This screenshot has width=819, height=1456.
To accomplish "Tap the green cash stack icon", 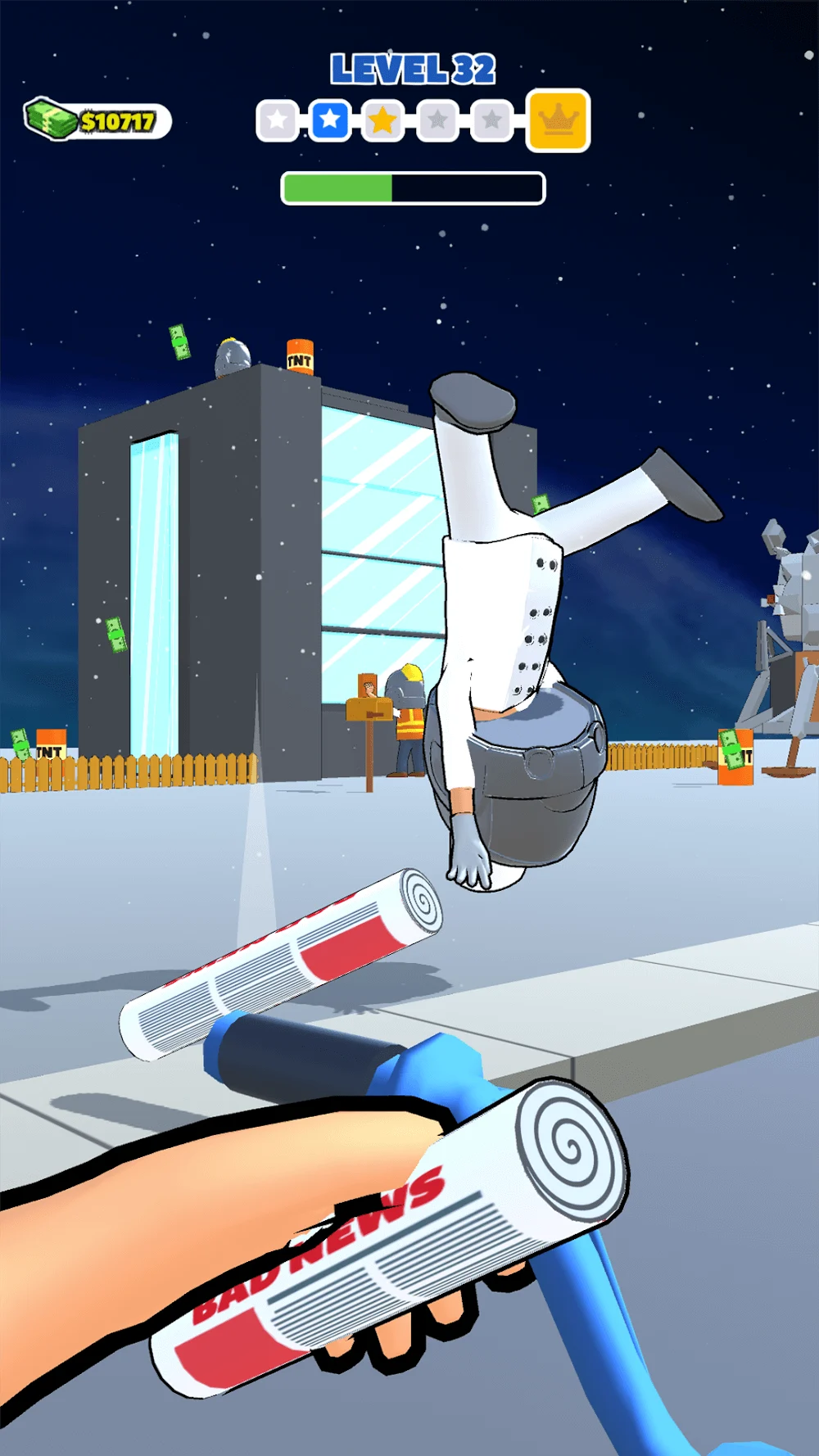I will (x=49, y=120).
